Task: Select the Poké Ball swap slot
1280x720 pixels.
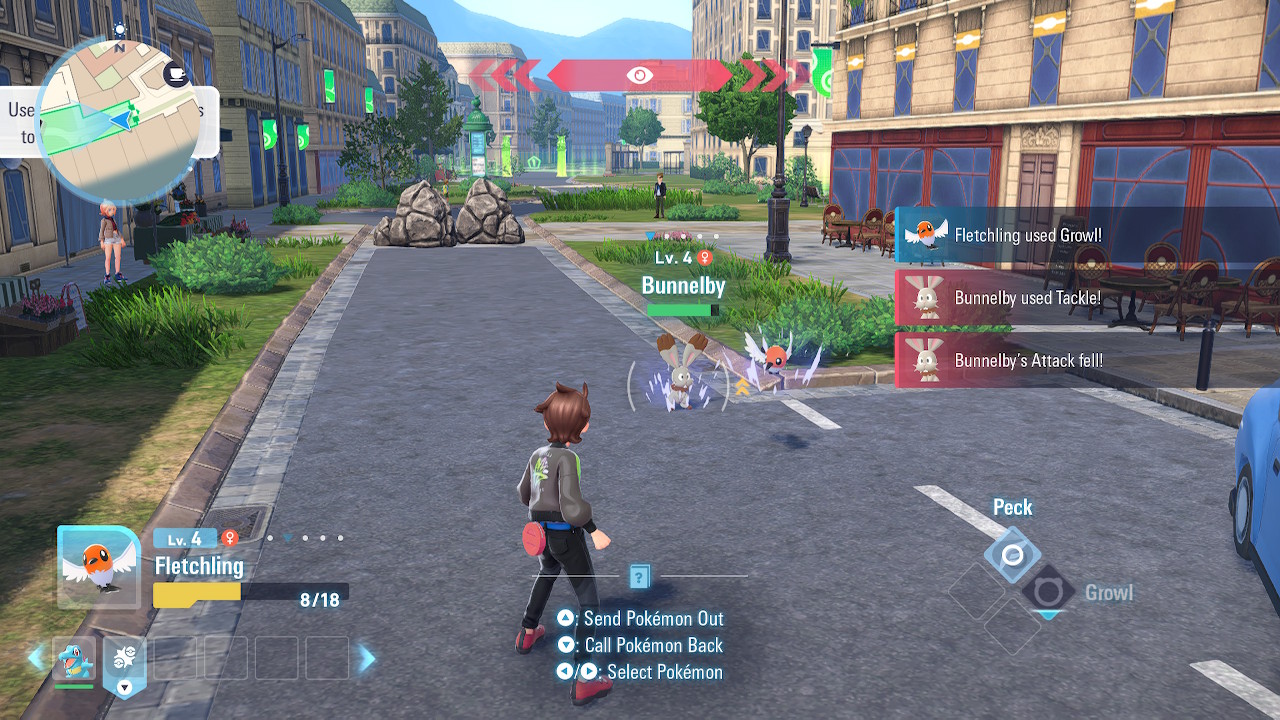Action: click(124, 661)
